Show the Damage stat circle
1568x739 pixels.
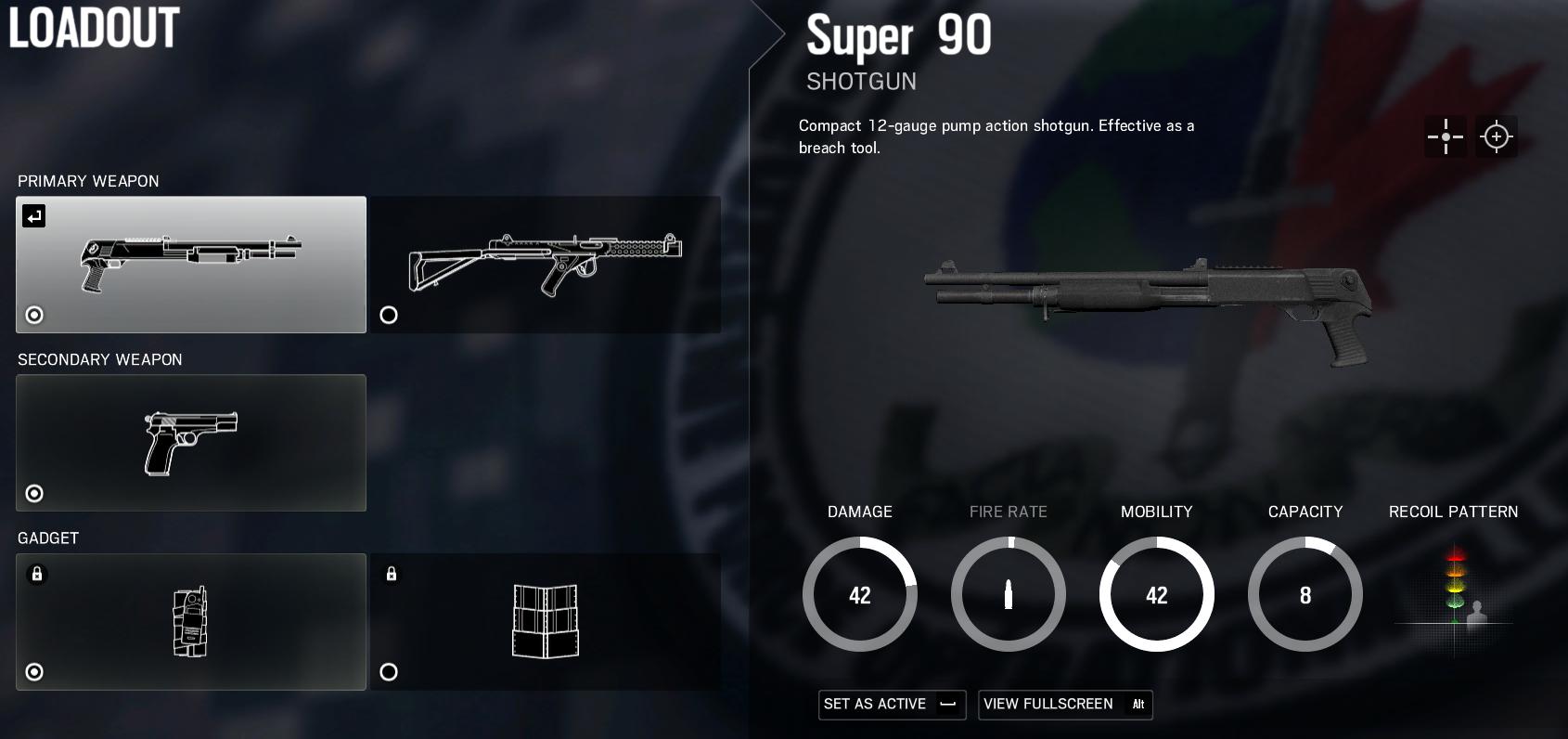click(860, 595)
